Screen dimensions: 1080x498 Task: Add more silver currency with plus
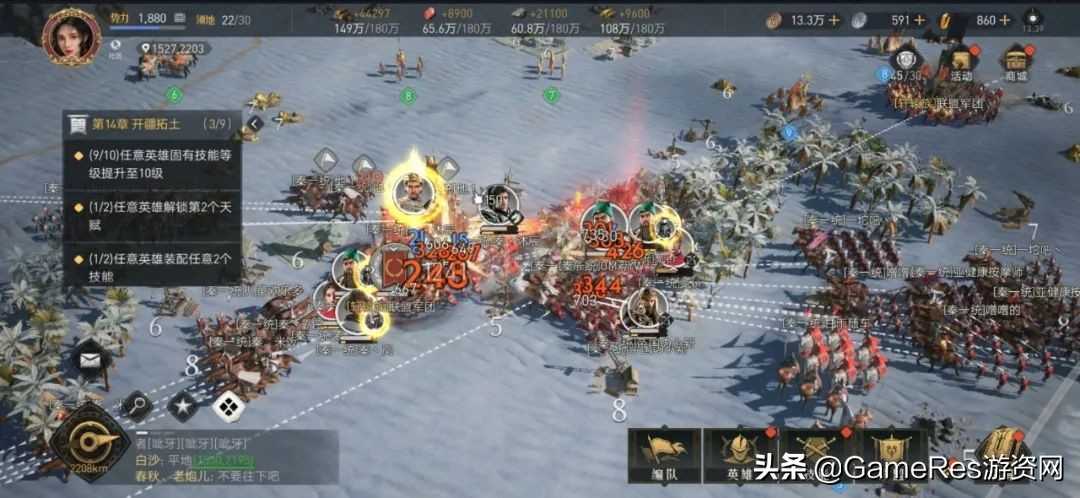pyautogui.click(x=946, y=20)
